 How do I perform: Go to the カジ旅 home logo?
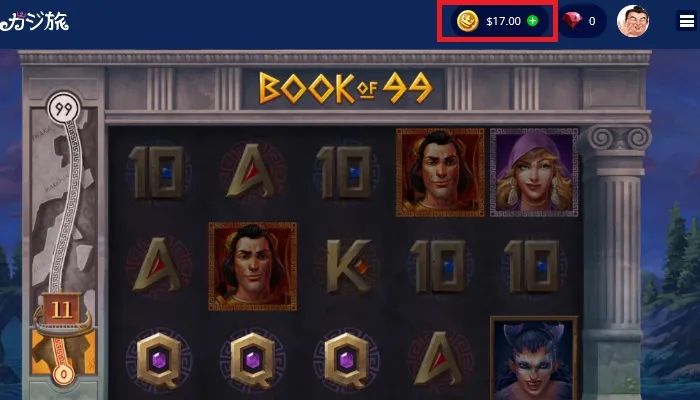(x=35, y=20)
